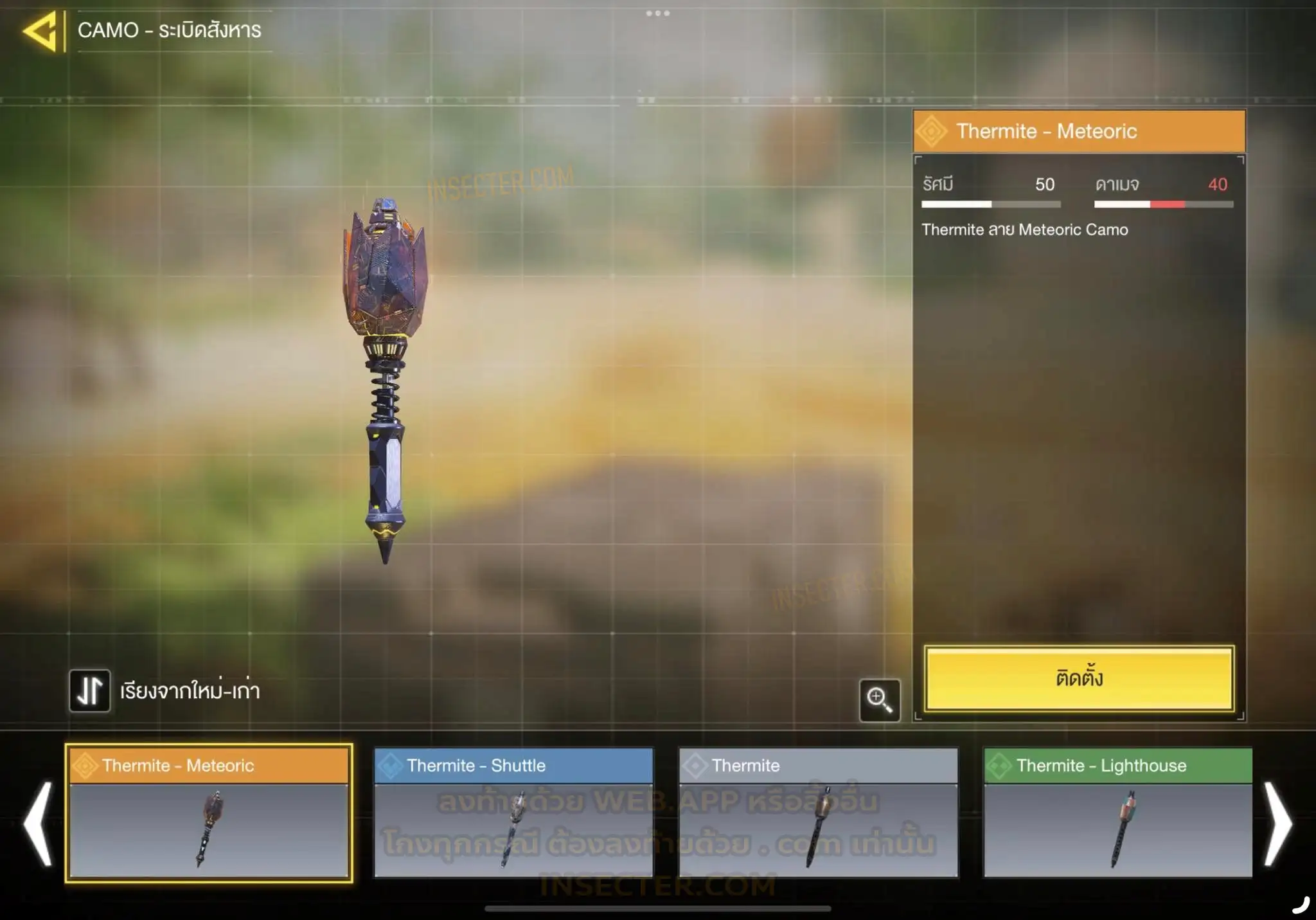Install the camo with the yellow ติดตั้ง button
The image size is (1316, 920).
(1079, 678)
